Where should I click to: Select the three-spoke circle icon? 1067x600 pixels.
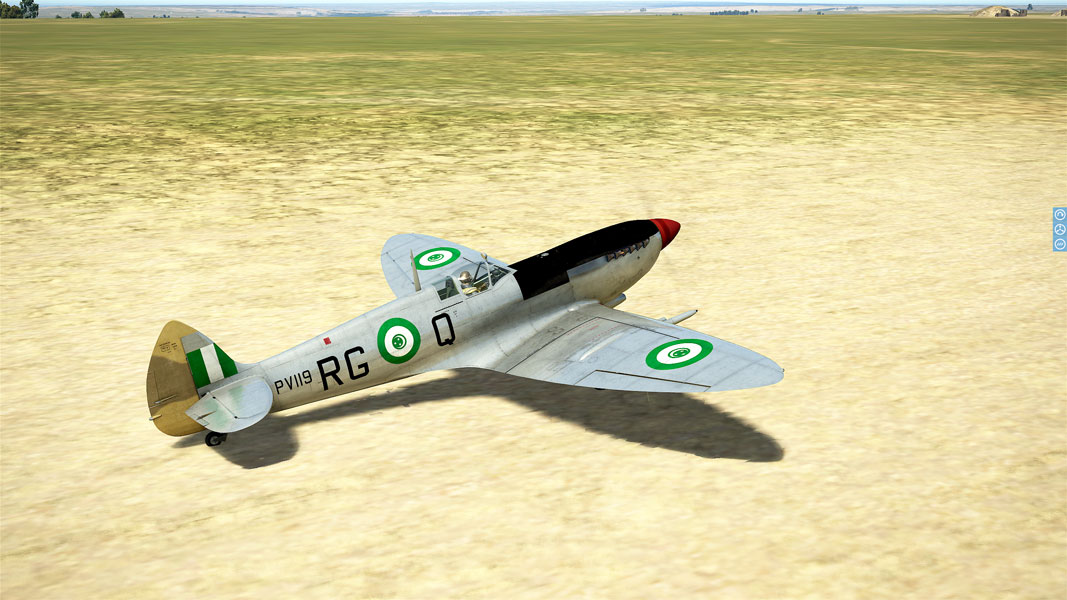[x=1060, y=229]
